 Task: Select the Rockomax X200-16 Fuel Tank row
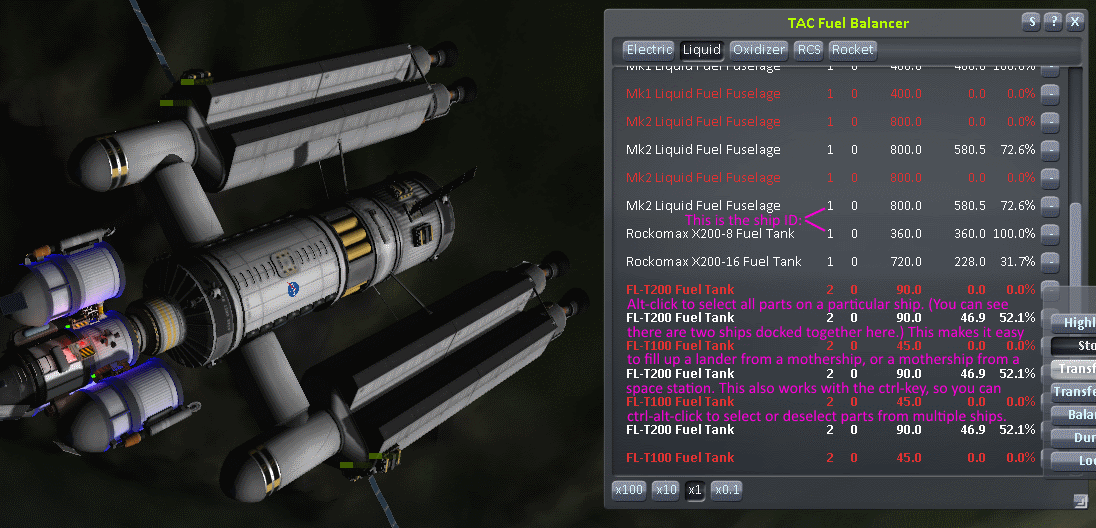(x=713, y=262)
